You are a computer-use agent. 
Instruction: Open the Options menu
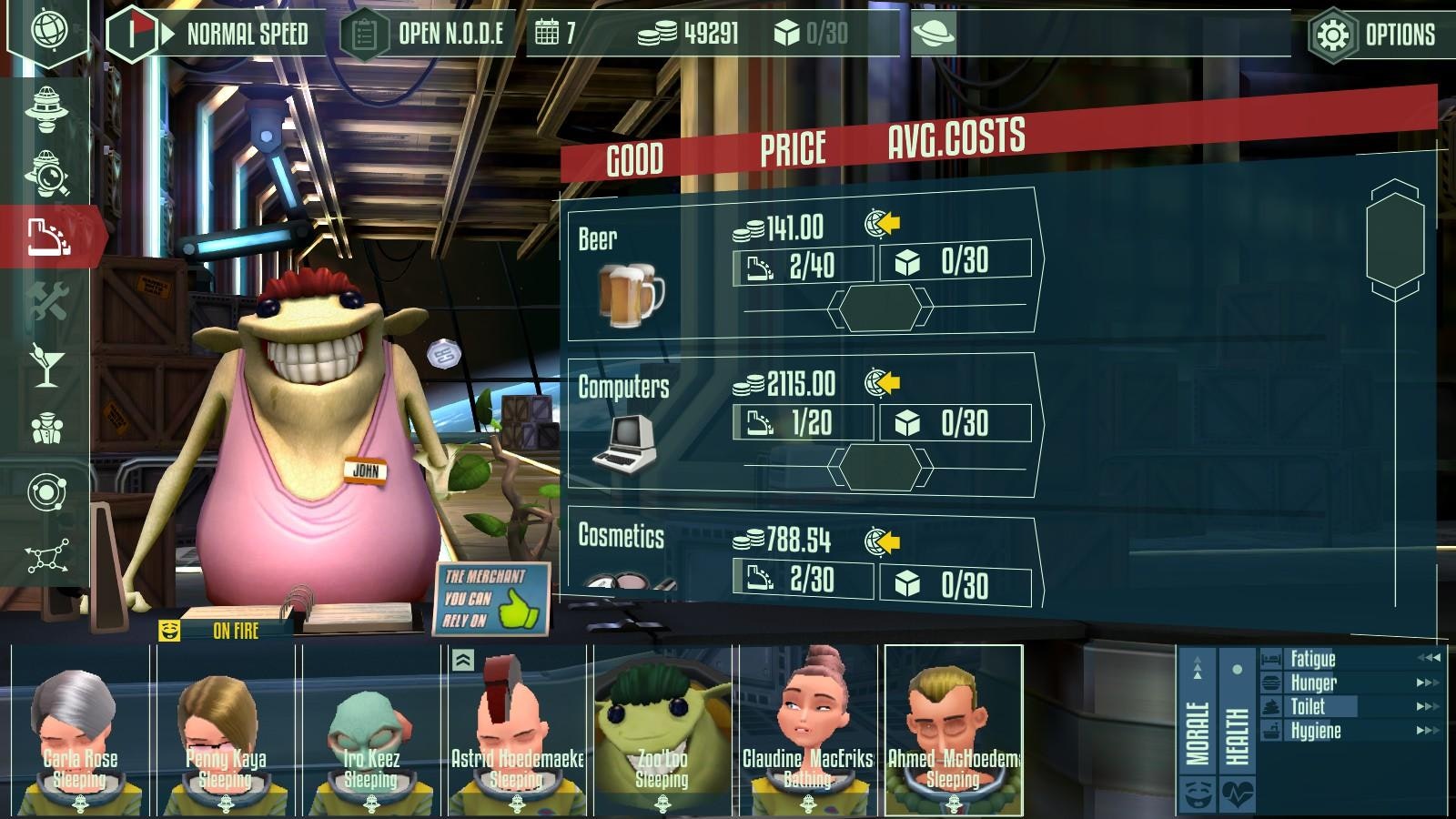click(1374, 35)
